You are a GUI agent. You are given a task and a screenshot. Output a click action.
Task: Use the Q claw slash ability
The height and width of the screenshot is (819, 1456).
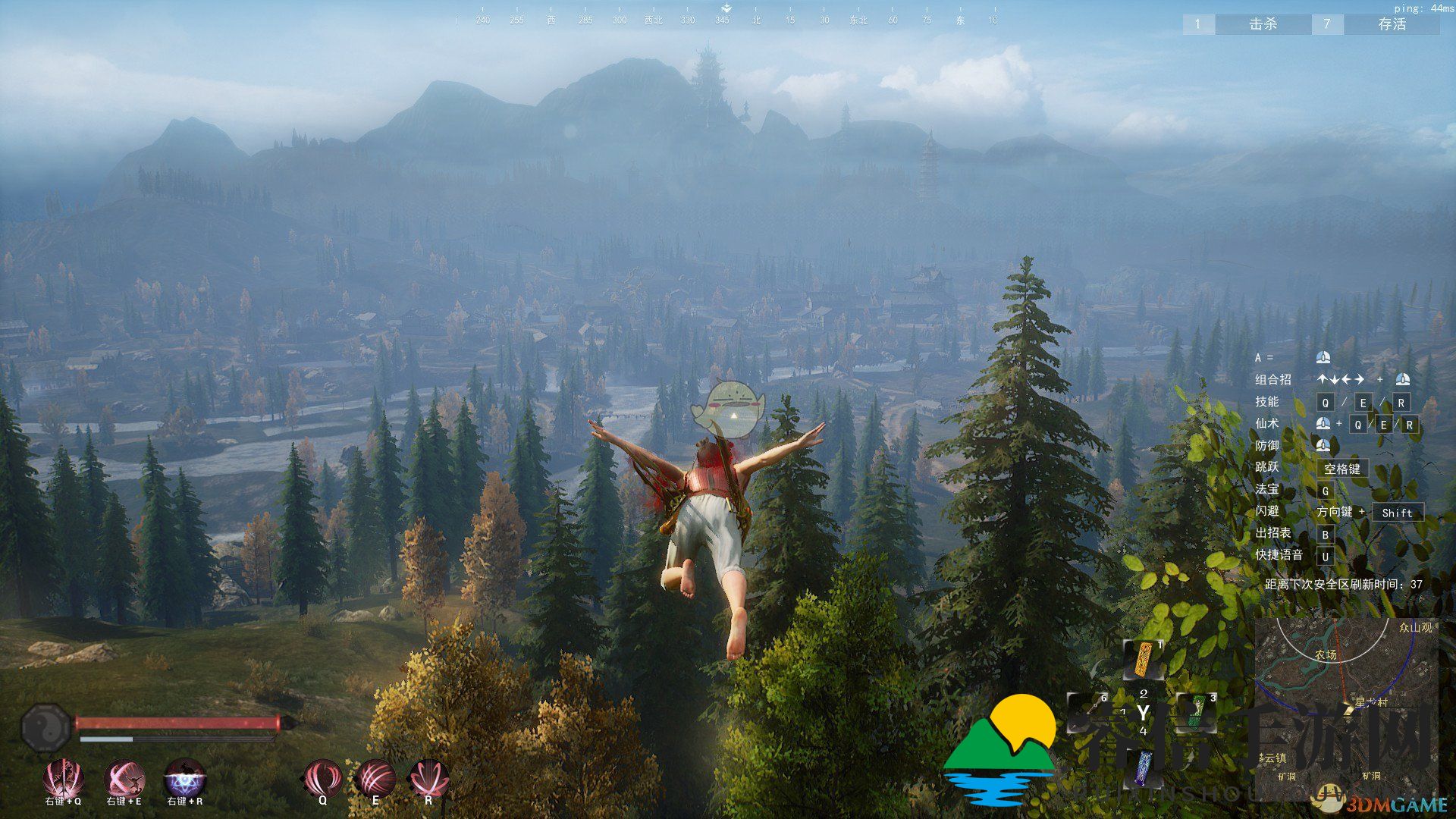(323, 777)
